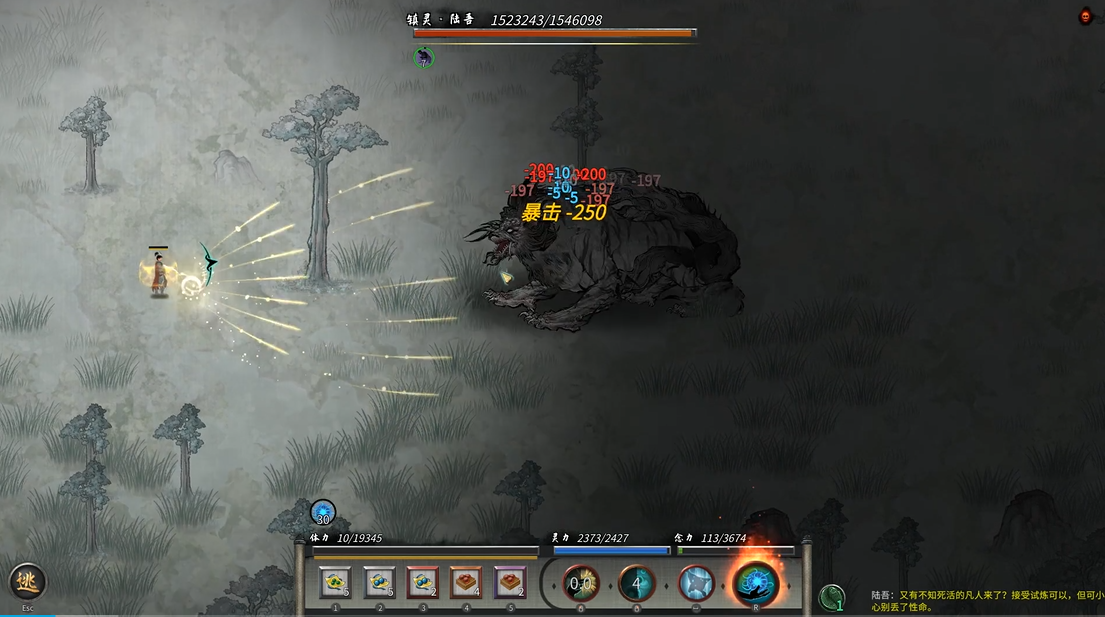
Task: Use the red pill item with 4 left
Action: 466,582
